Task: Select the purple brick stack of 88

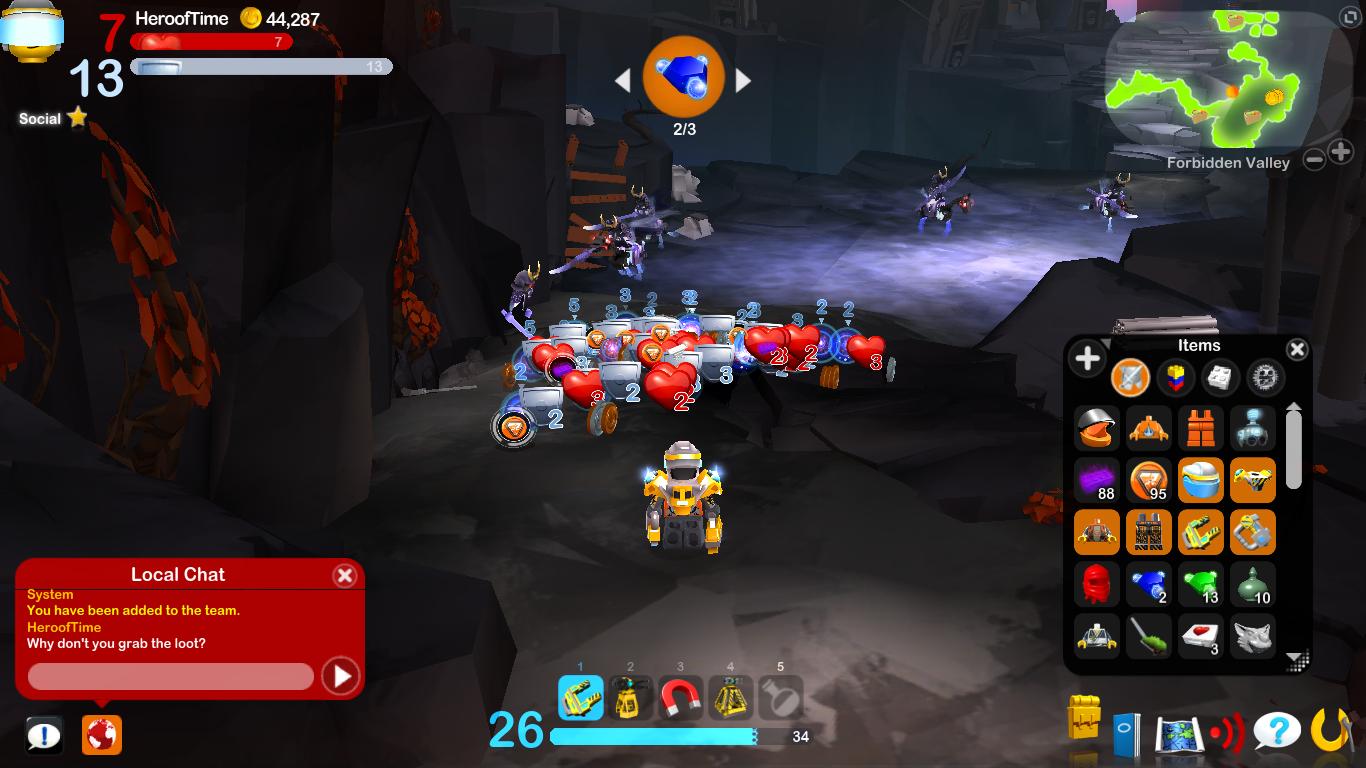Action: (1097, 480)
